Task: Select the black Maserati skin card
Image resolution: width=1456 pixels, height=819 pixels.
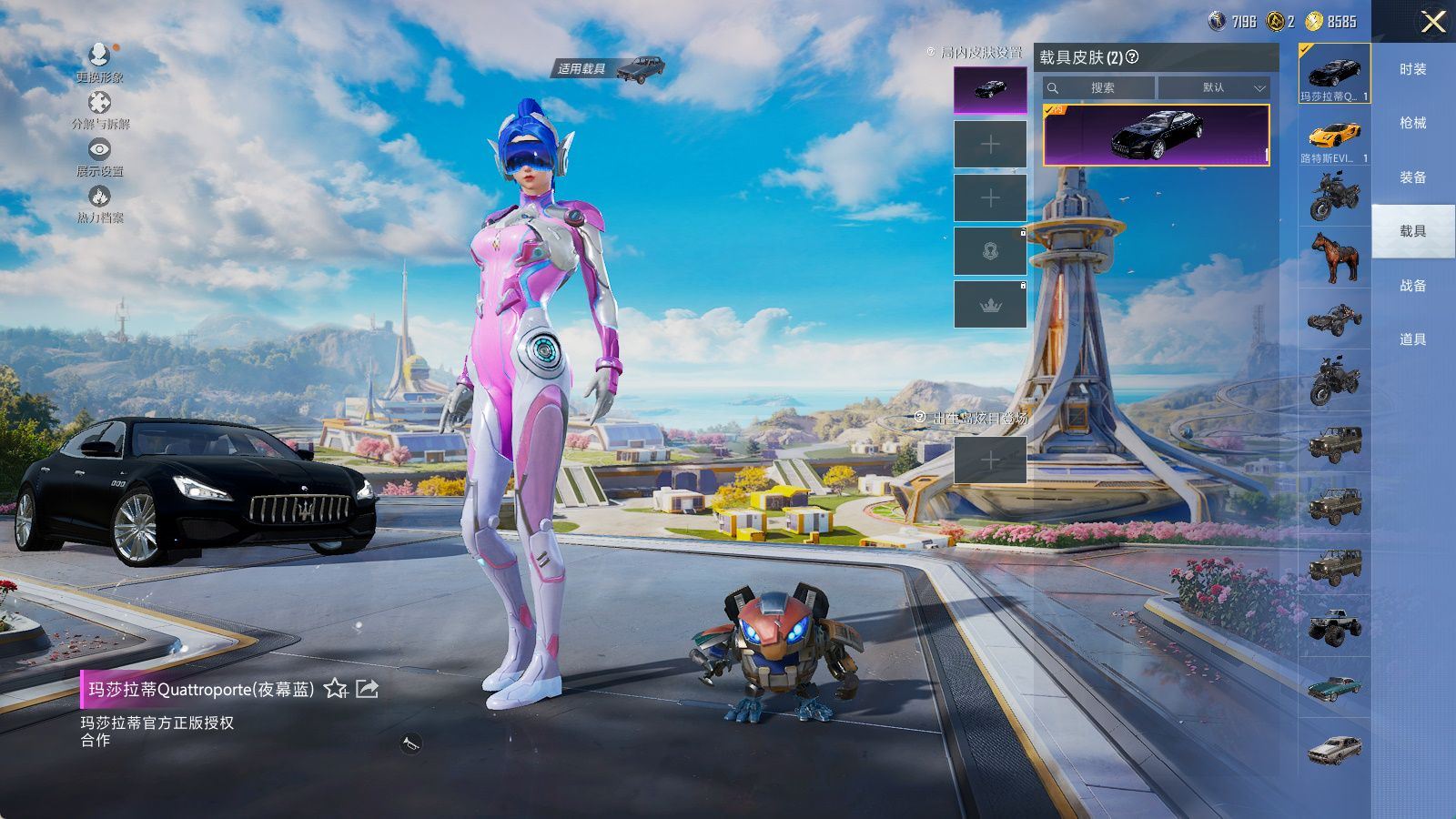Action: coord(1156,135)
